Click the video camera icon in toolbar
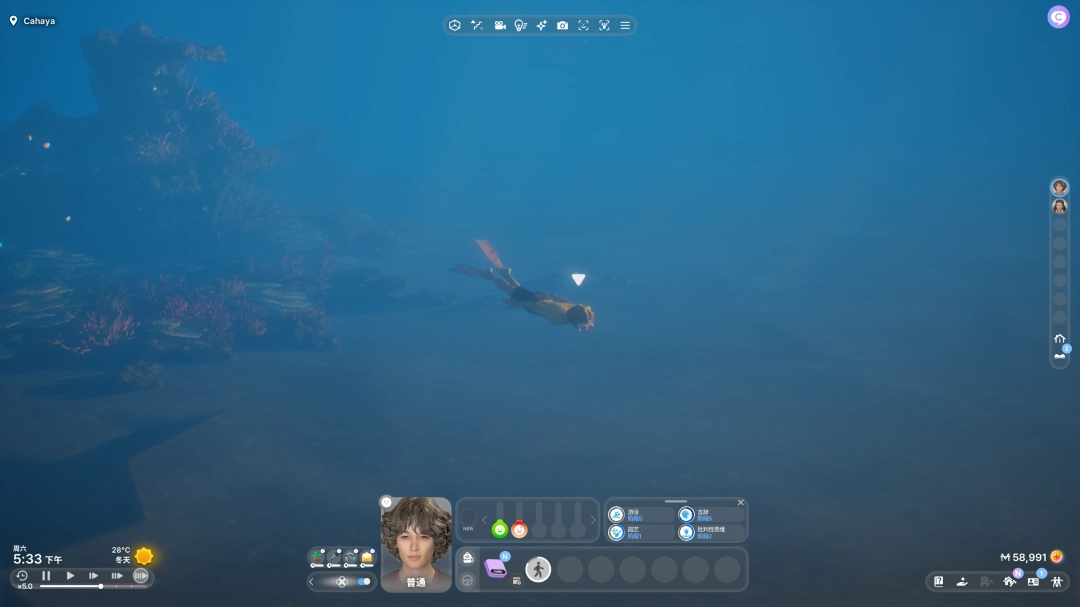The height and width of the screenshot is (607, 1080). point(499,25)
